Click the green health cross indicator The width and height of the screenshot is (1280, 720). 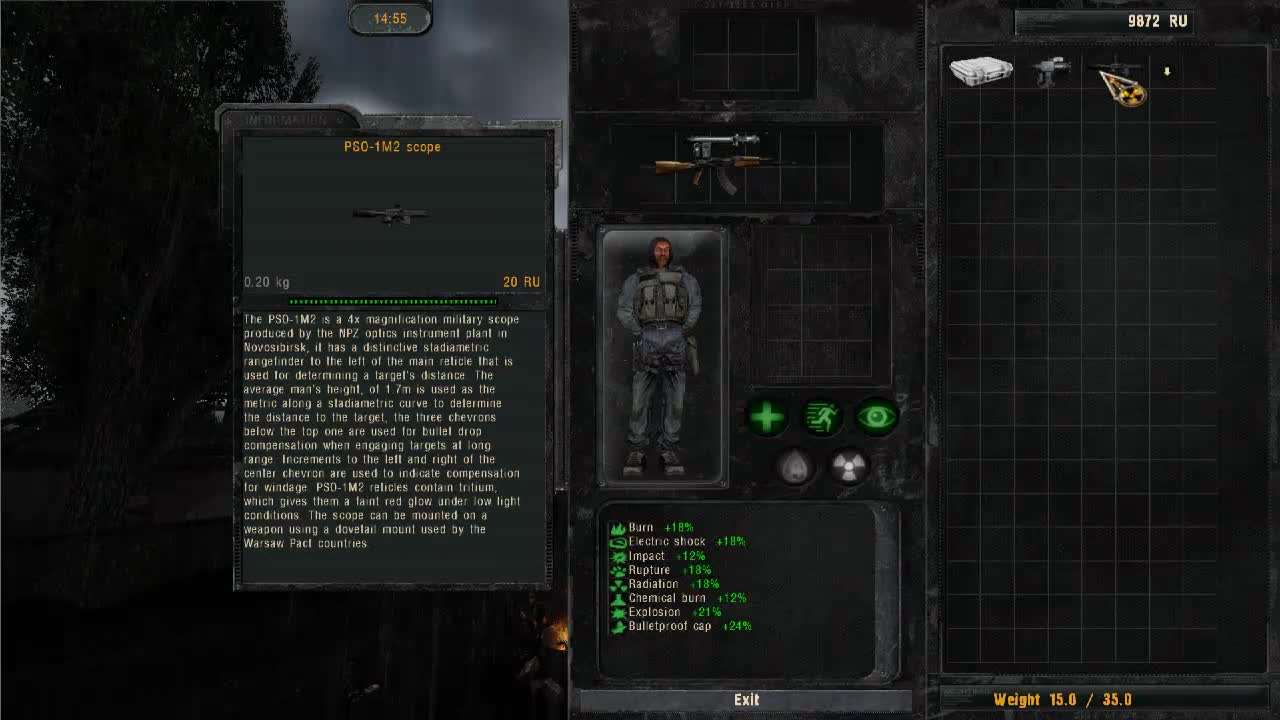765,418
